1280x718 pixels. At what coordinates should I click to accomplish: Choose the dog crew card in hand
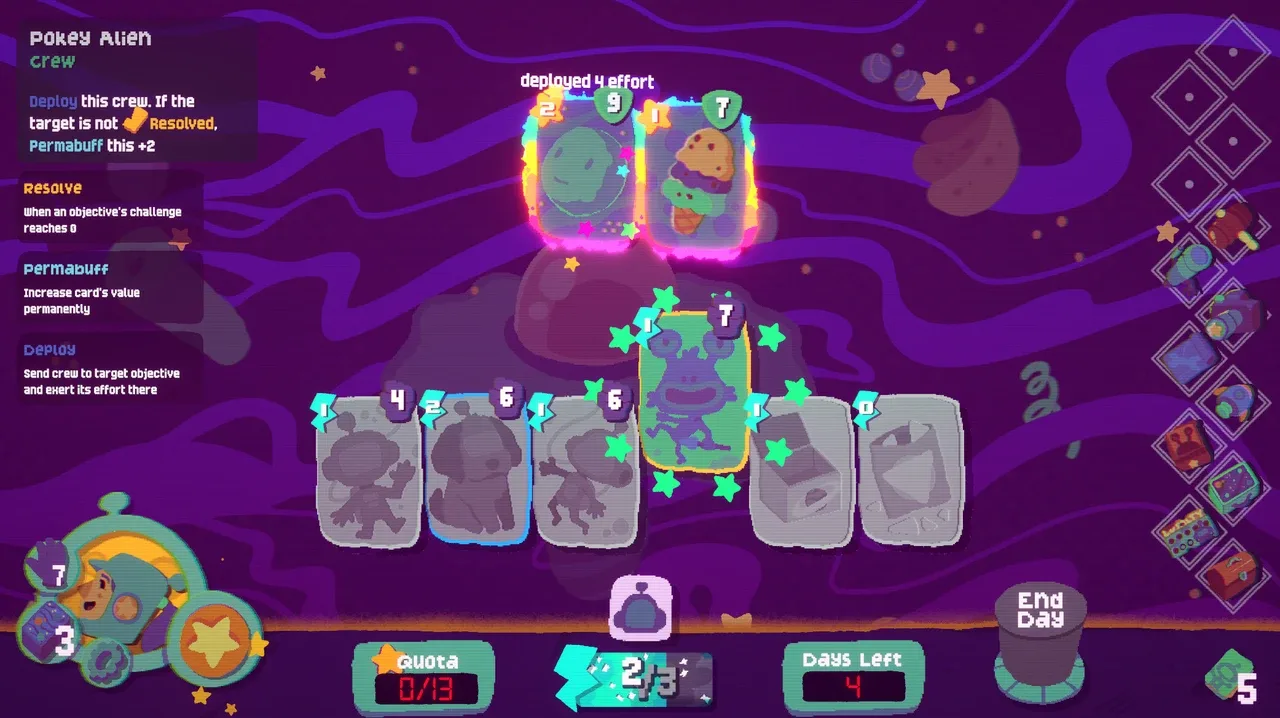click(477, 468)
